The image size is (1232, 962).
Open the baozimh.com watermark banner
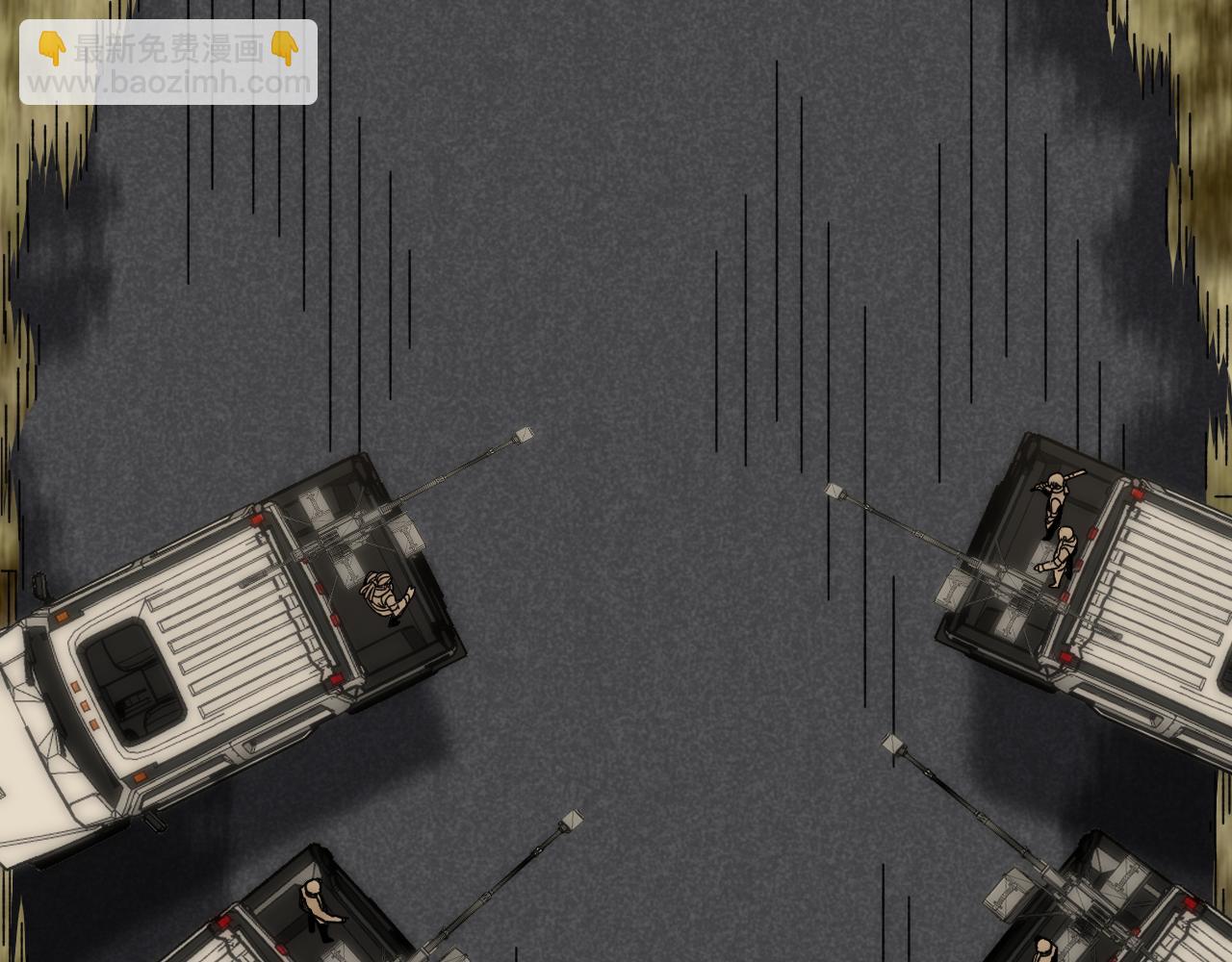[x=168, y=63]
